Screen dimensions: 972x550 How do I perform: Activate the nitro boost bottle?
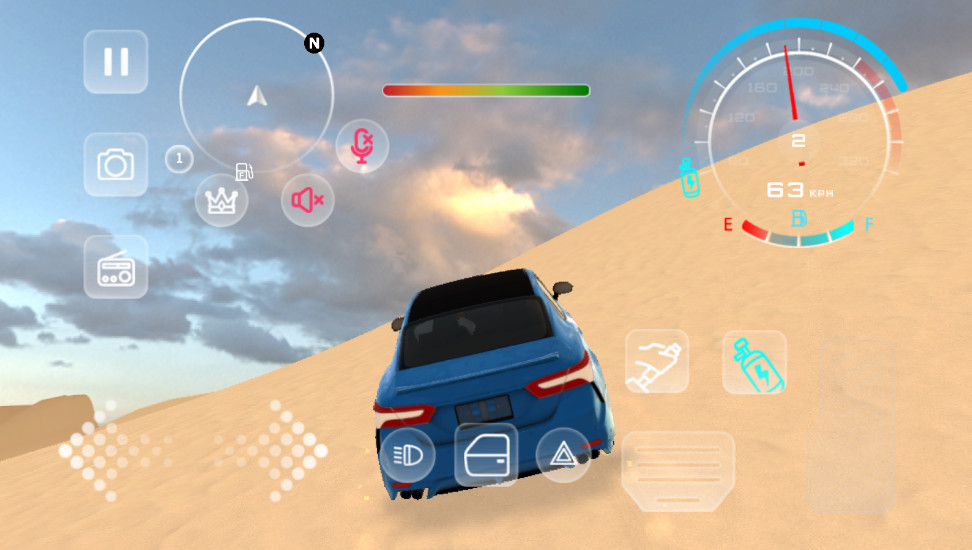(x=754, y=361)
